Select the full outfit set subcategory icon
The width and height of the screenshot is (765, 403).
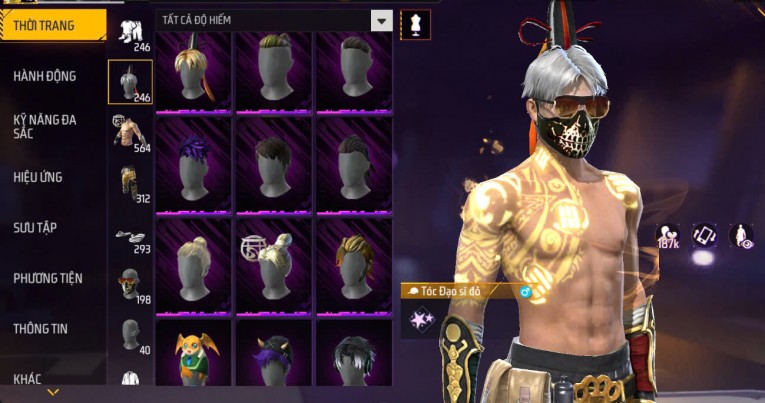coord(130,33)
